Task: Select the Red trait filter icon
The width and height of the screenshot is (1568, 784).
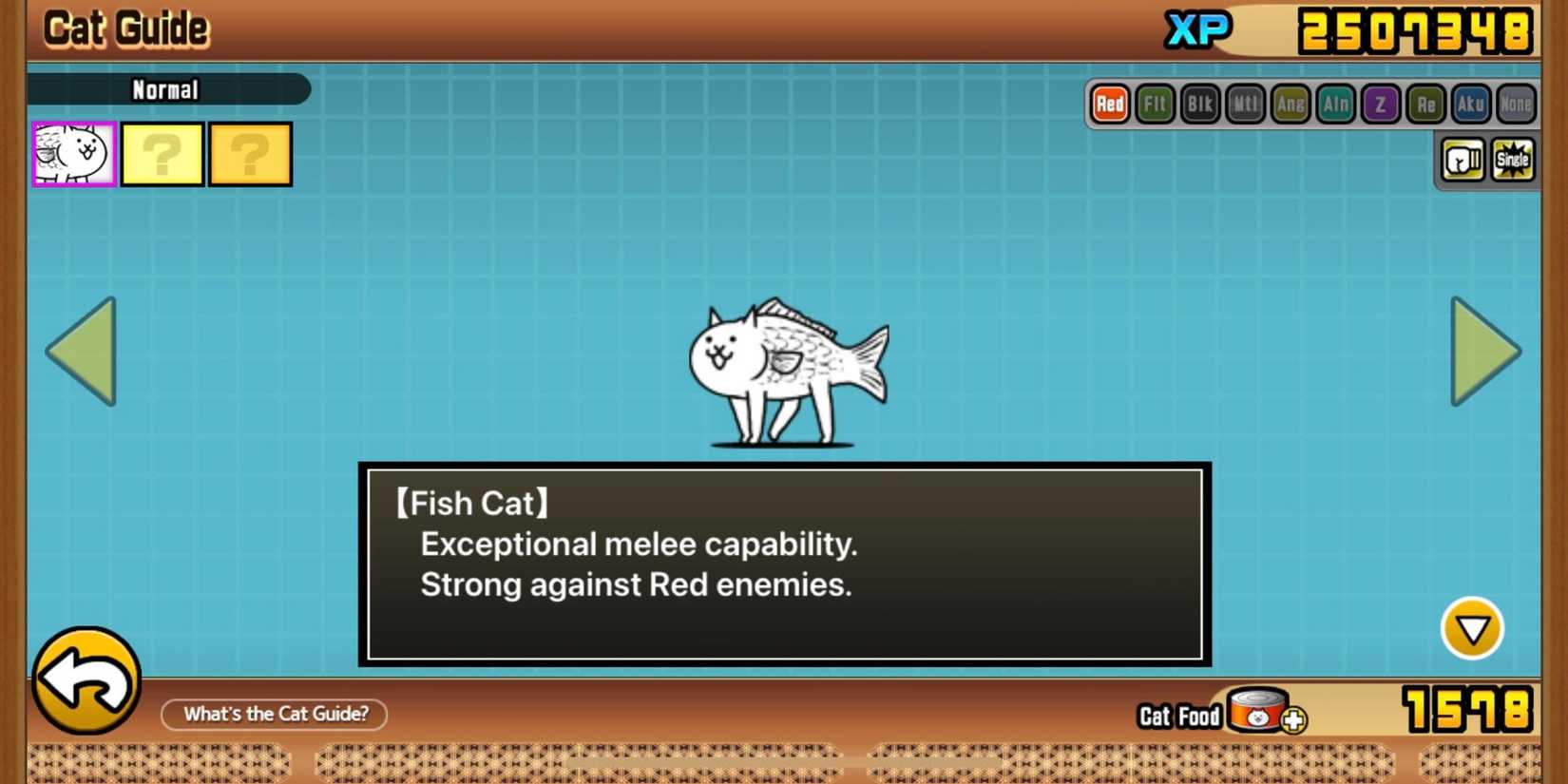Action: [1108, 105]
